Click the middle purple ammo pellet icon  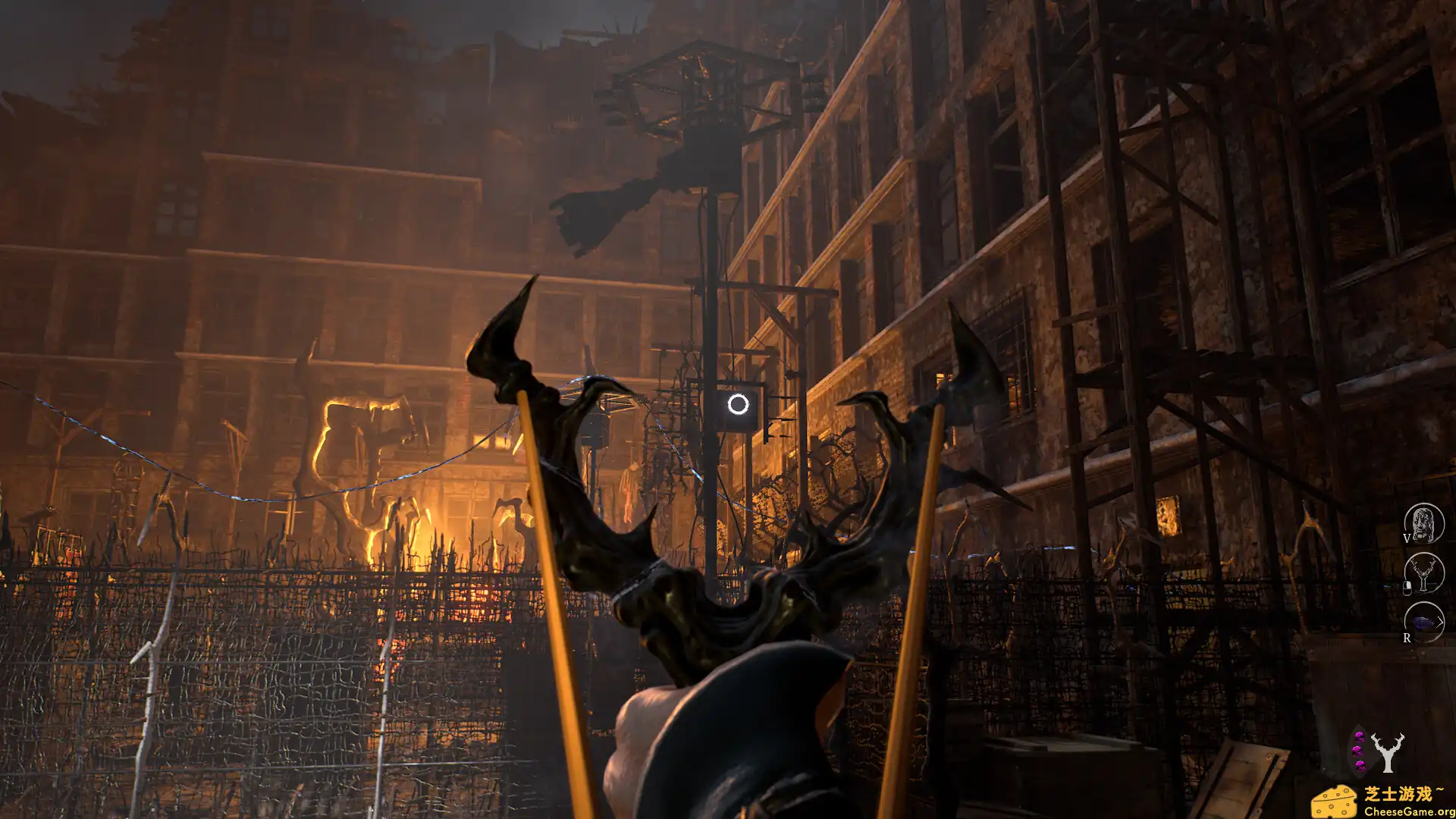point(1357,752)
